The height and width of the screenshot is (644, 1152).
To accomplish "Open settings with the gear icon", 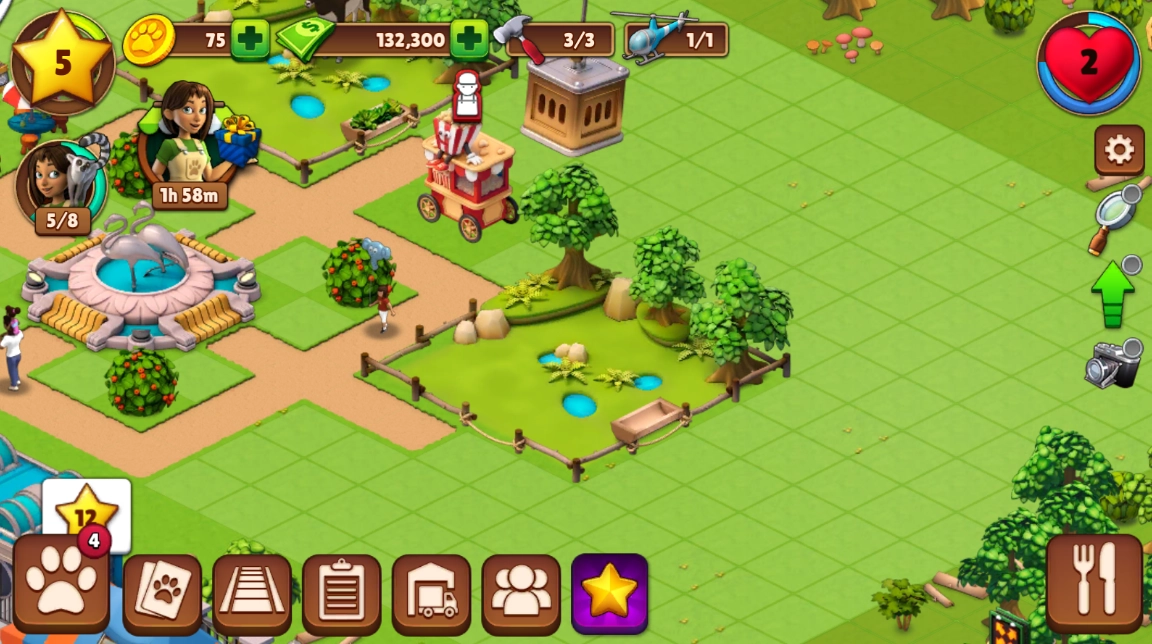I will pos(1119,150).
